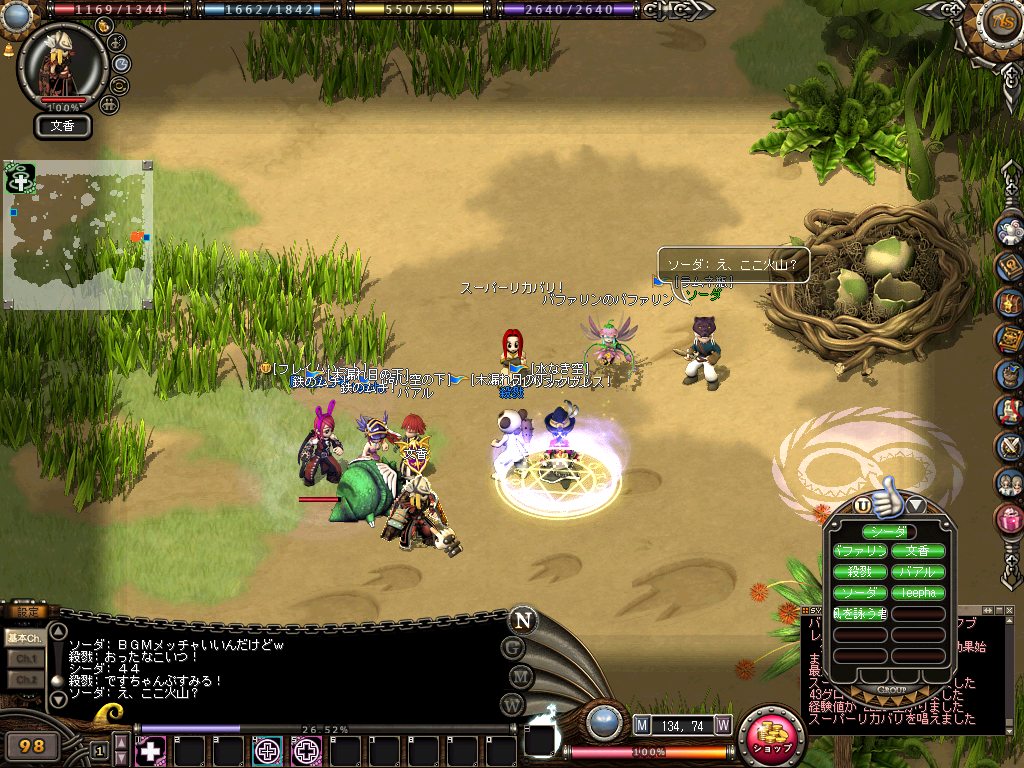Choose the W chat mode button
This screenshot has width=1024, height=768.
513,704
